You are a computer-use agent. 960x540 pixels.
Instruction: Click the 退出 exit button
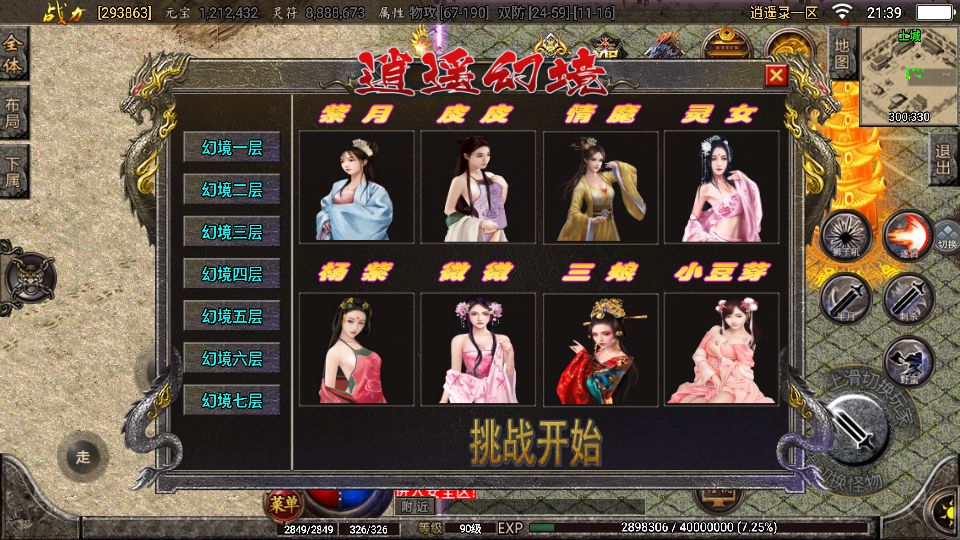943,160
